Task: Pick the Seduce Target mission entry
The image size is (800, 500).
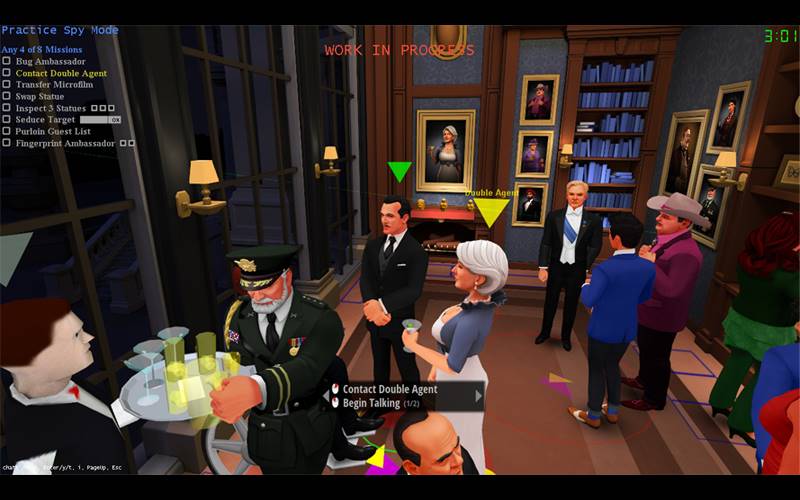Action: 45,119
